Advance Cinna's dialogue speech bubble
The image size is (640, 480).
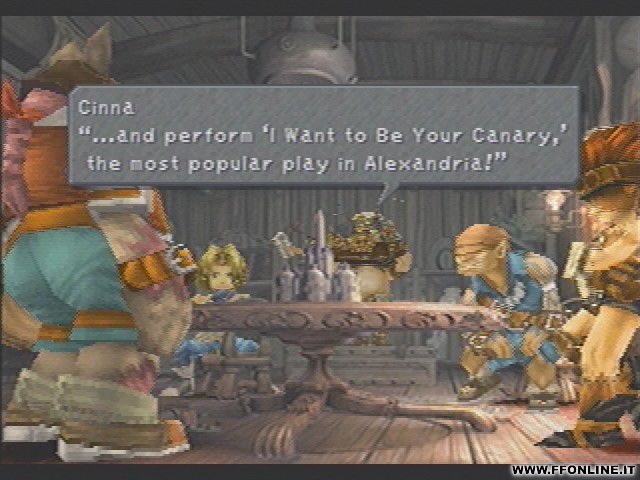point(323,135)
